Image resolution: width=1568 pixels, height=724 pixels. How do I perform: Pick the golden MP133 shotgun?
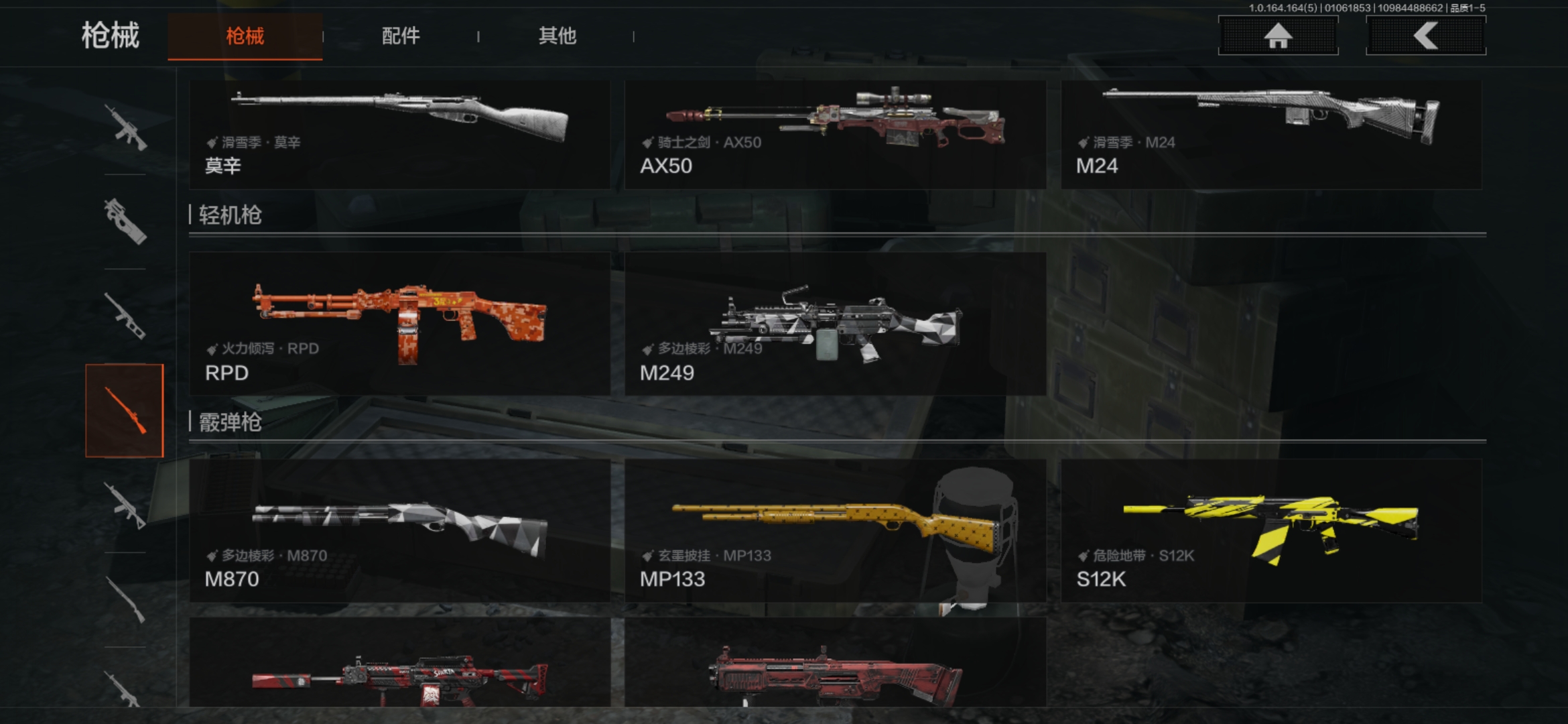click(835, 530)
